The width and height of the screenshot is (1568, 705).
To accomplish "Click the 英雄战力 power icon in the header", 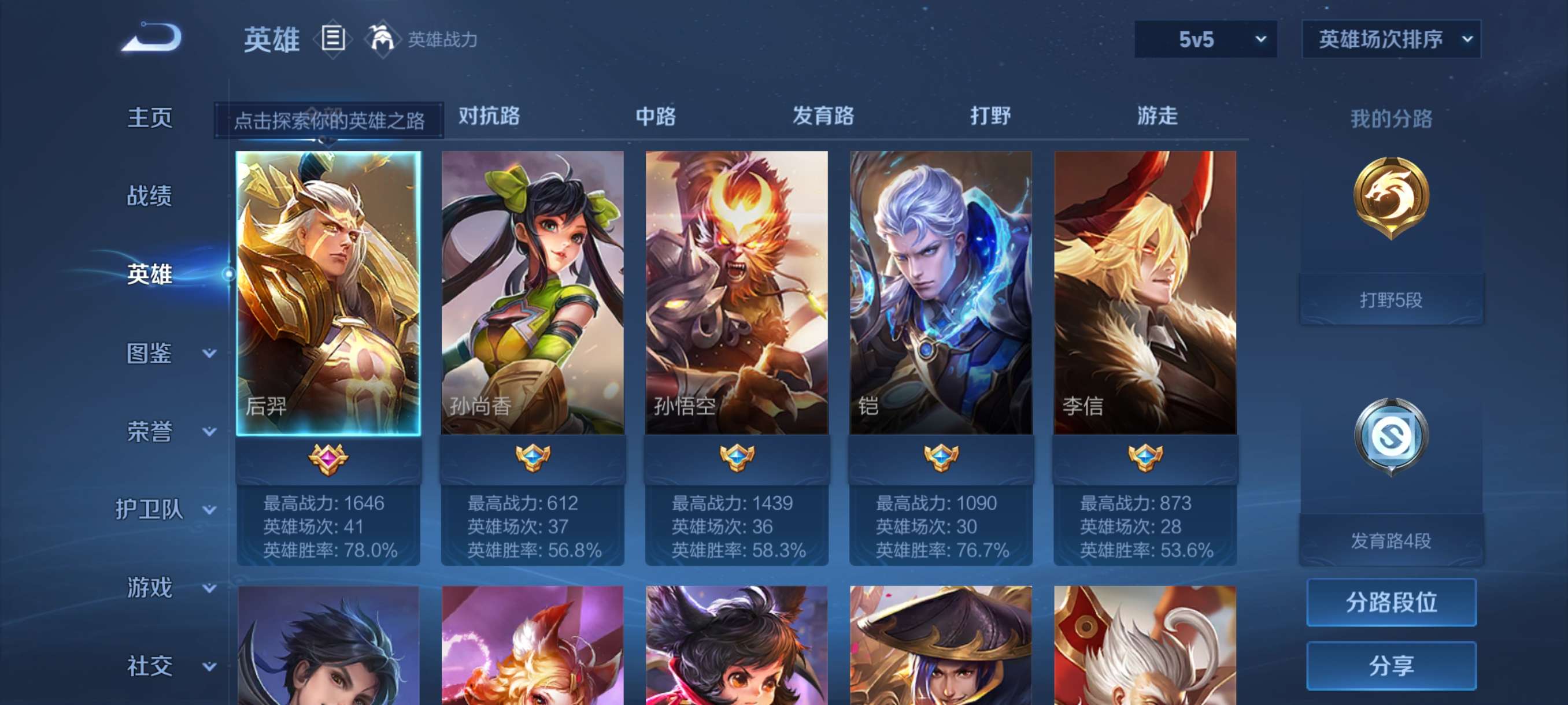I will pos(382,39).
